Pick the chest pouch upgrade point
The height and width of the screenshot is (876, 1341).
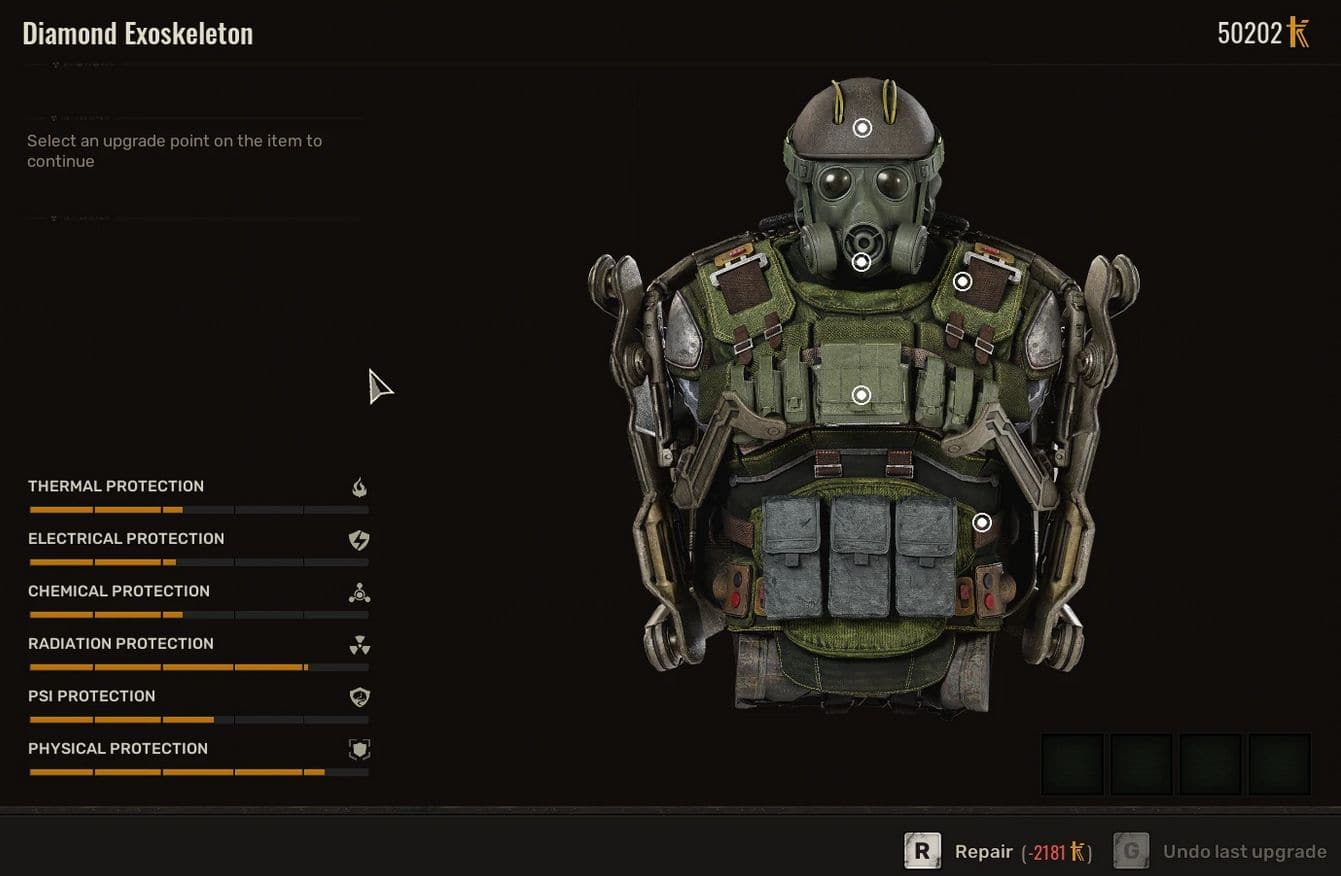(861, 395)
